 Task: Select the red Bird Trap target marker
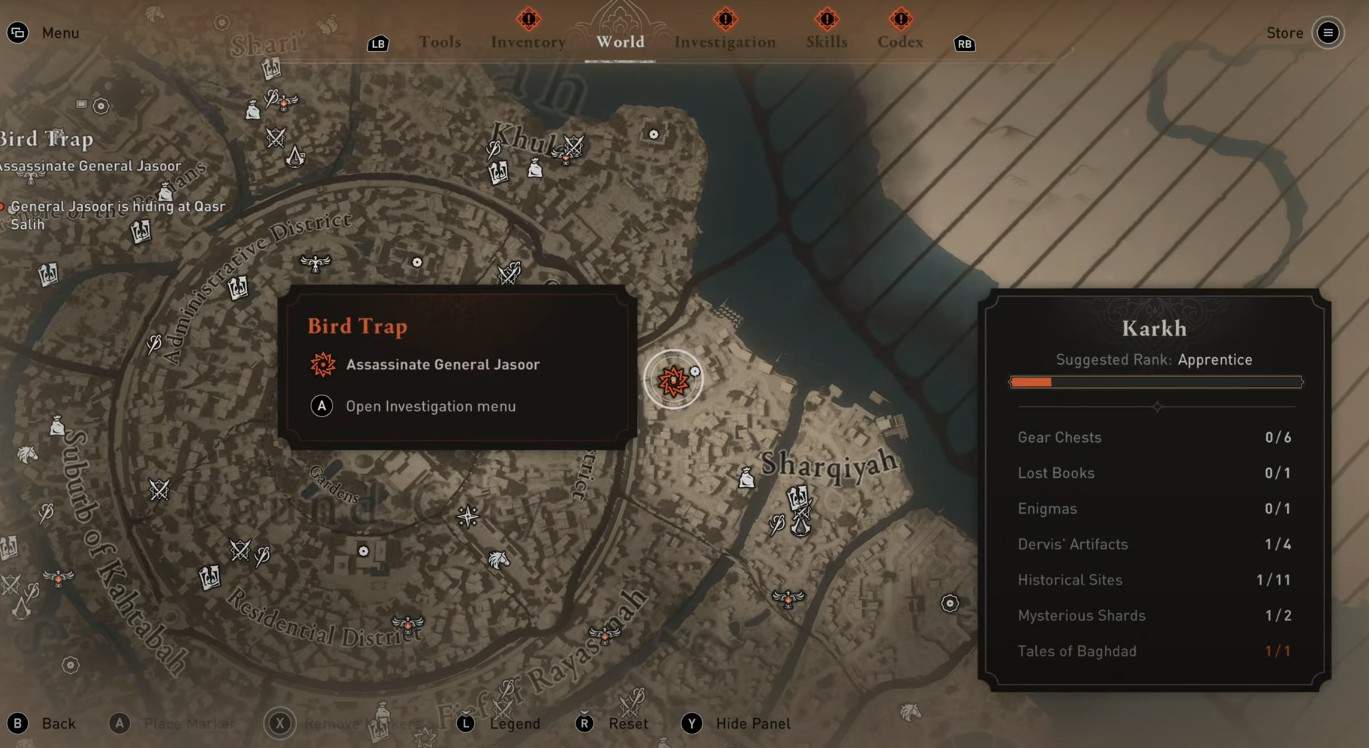(x=673, y=379)
